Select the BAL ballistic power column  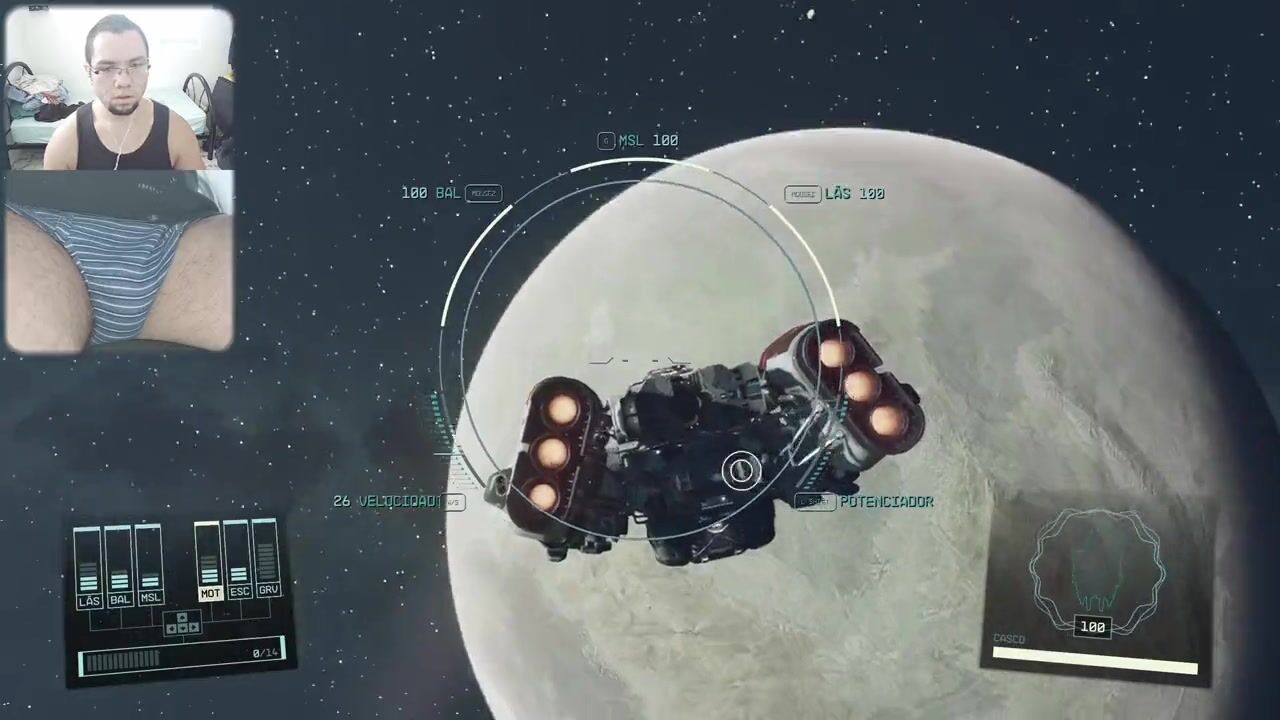click(120, 568)
